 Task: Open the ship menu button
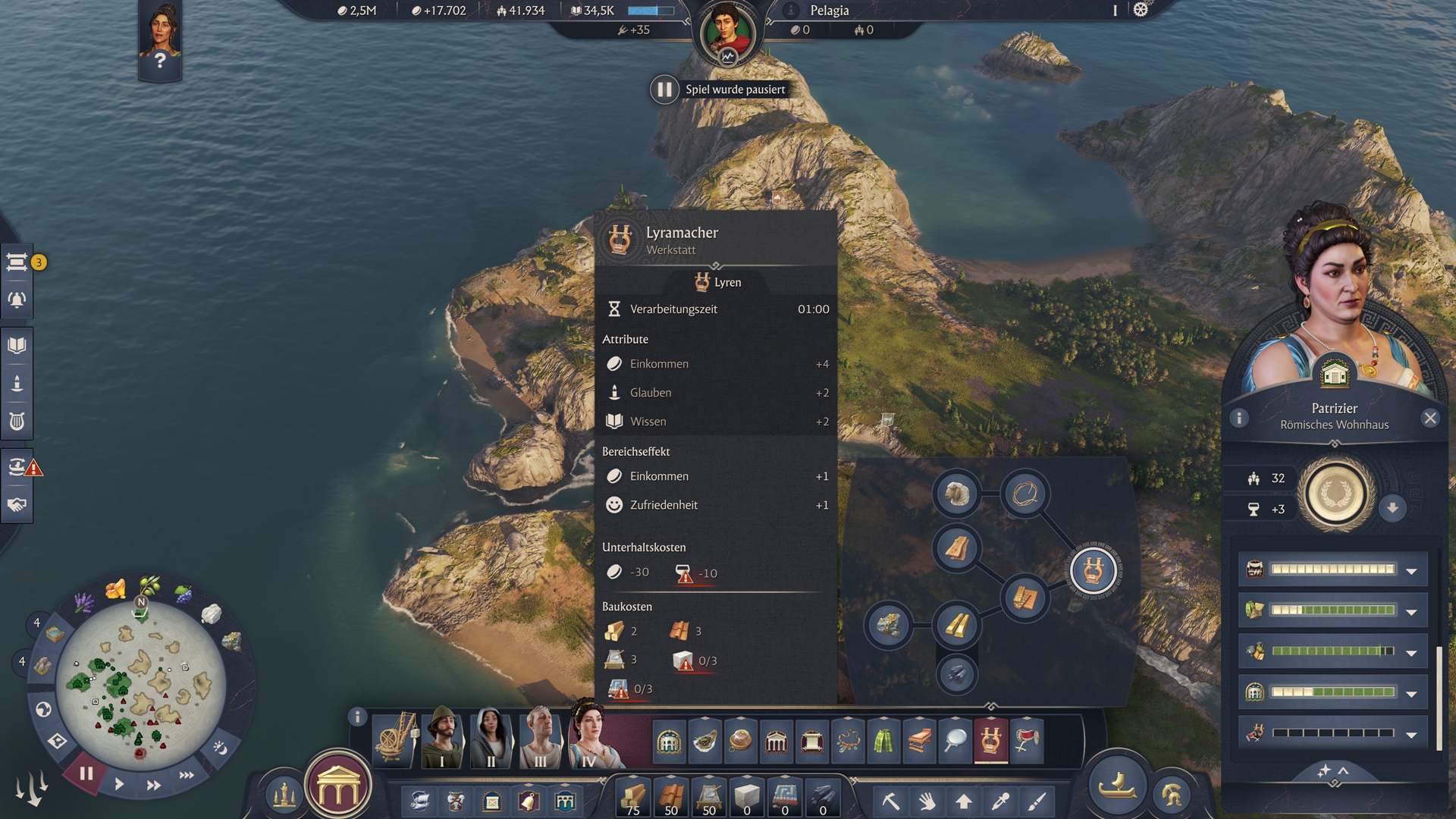[x=1117, y=787]
